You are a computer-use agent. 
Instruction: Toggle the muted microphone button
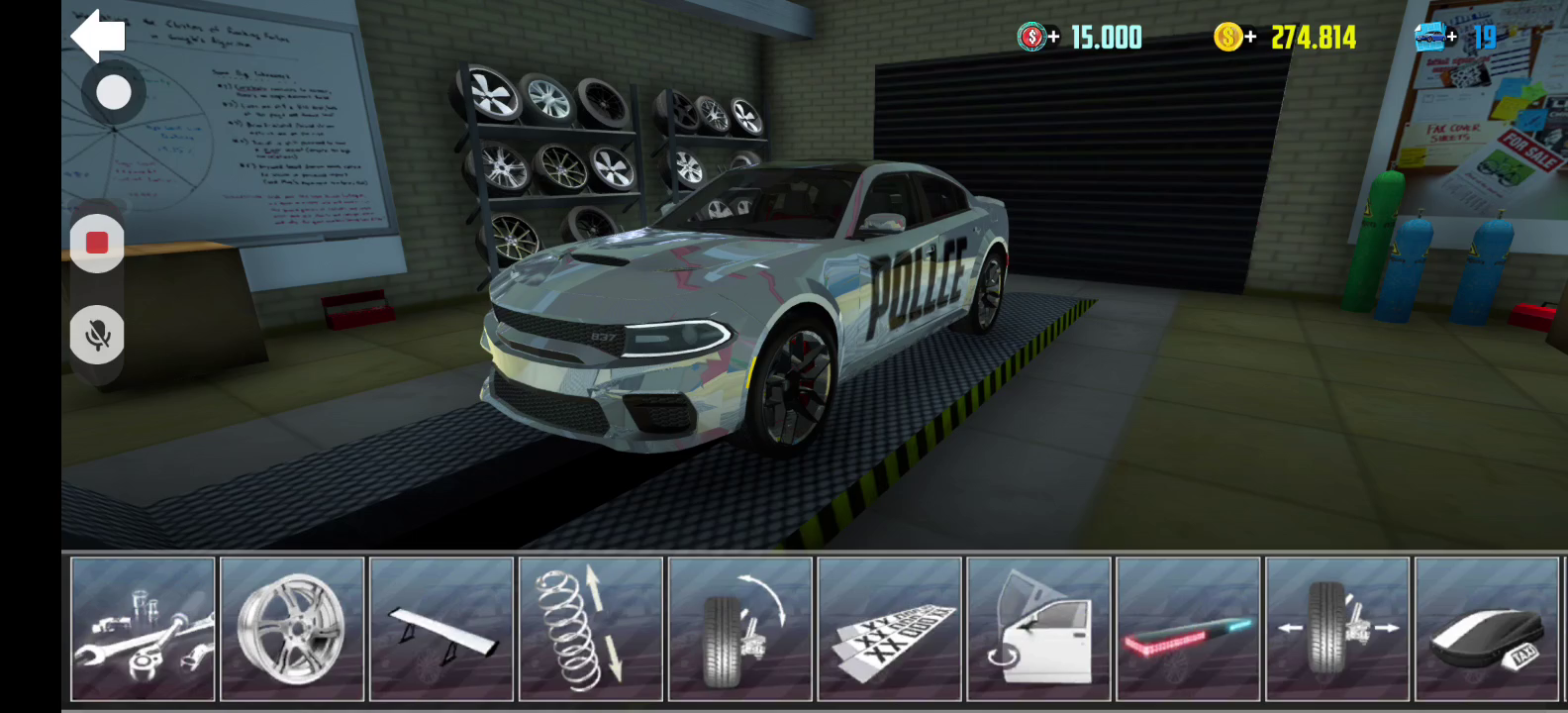click(97, 335)
